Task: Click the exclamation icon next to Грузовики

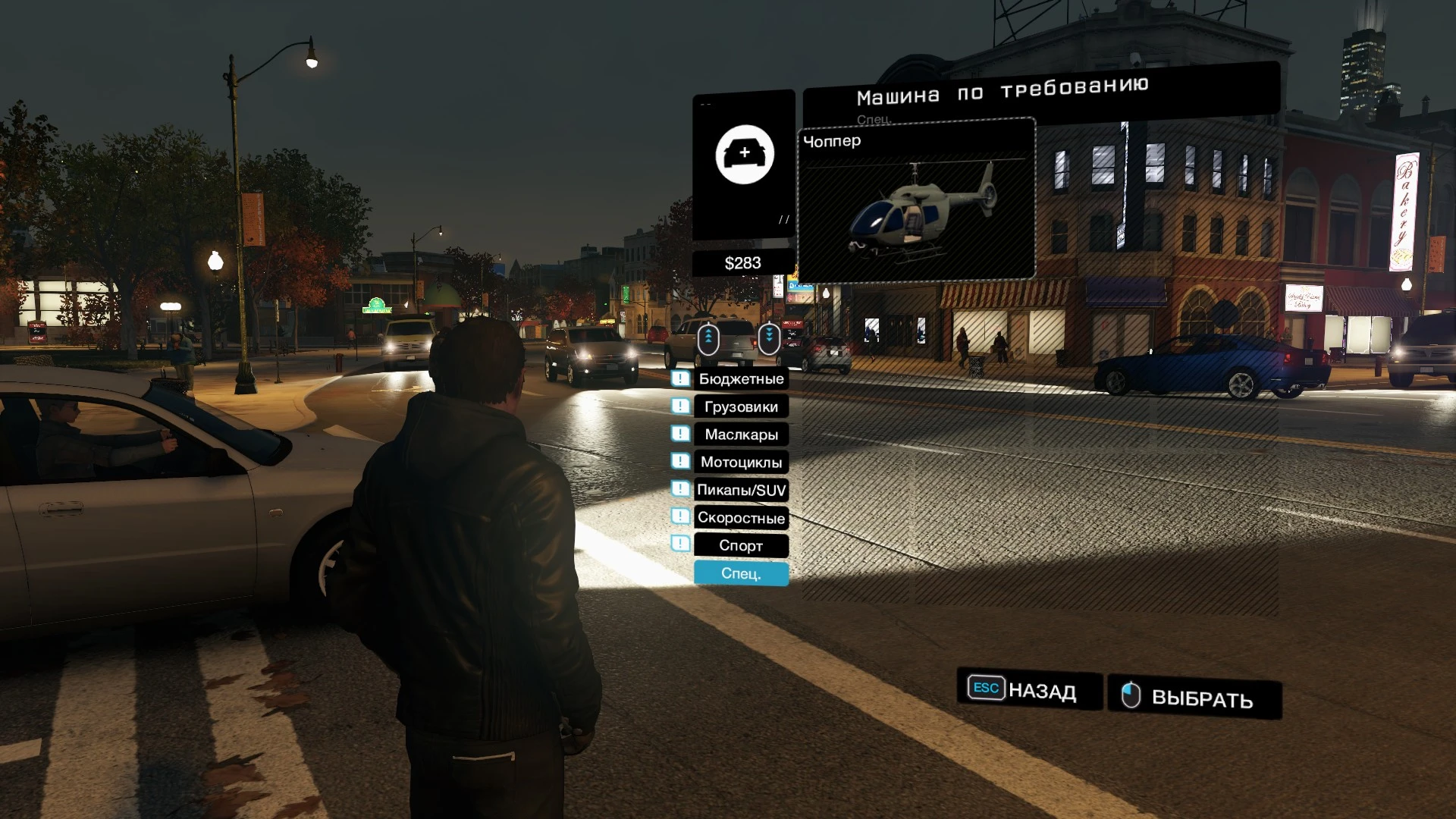Action: (680, 406)
